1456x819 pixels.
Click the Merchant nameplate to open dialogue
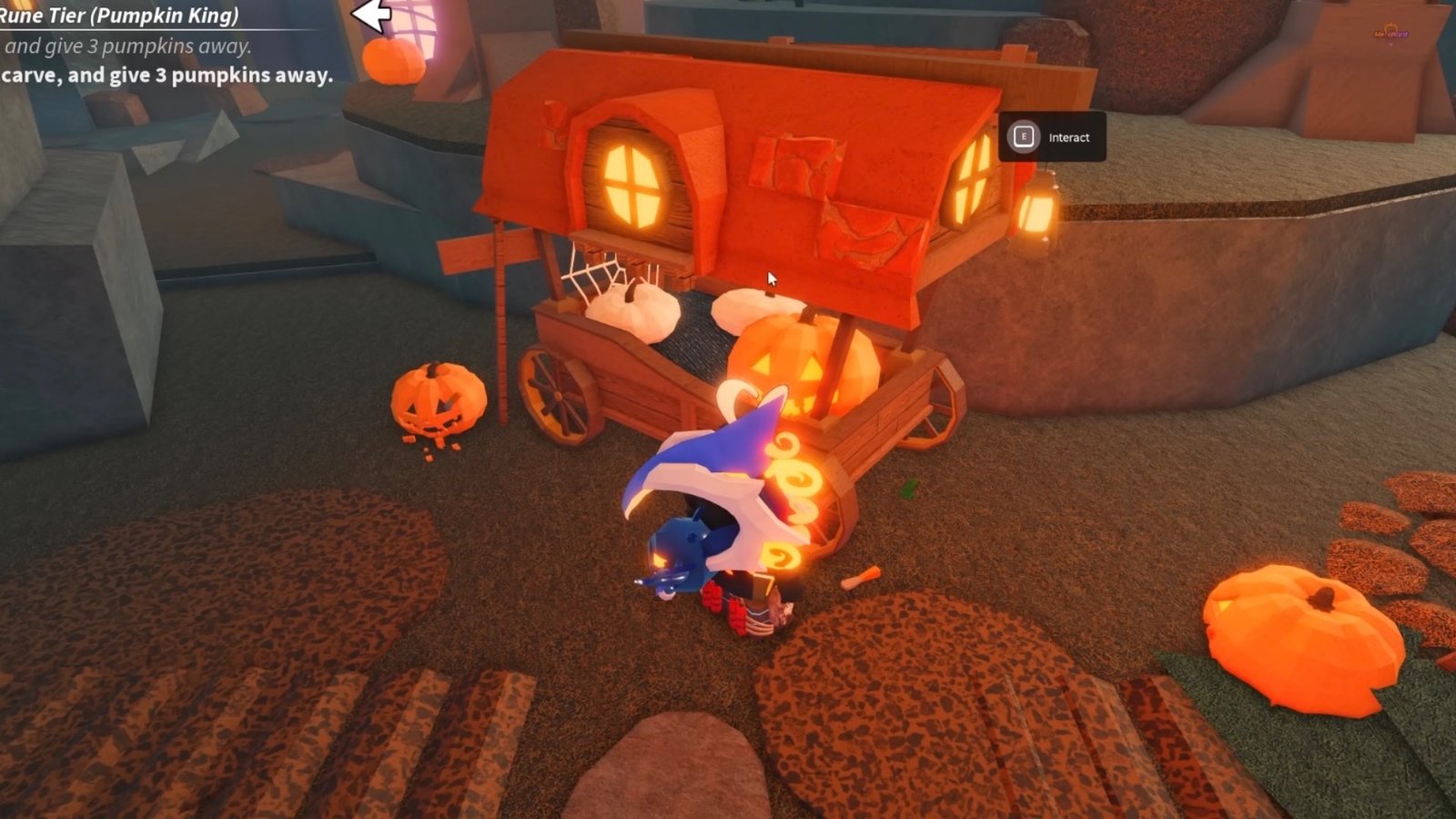pos(1391,34)
